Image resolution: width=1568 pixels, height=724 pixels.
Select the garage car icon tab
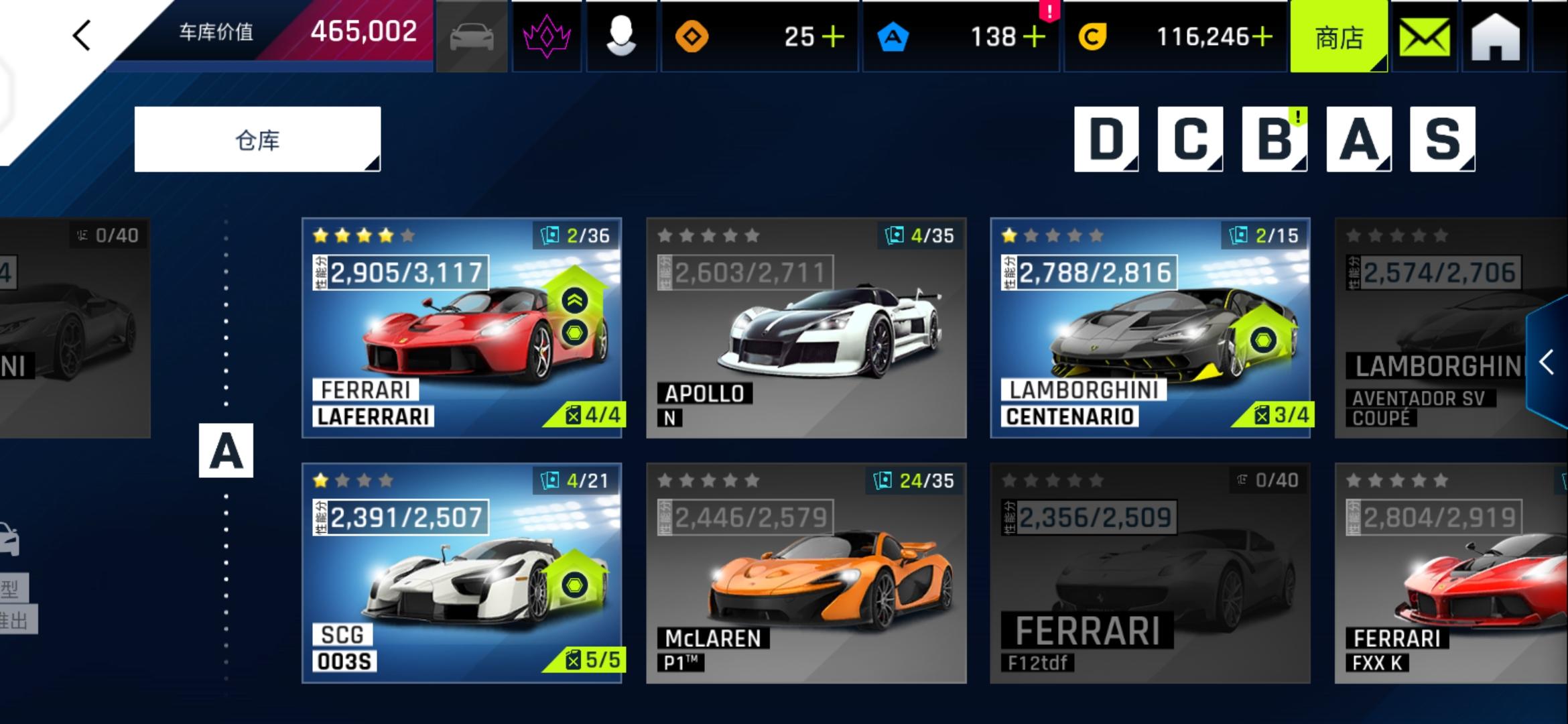click(x=472, y=37)
